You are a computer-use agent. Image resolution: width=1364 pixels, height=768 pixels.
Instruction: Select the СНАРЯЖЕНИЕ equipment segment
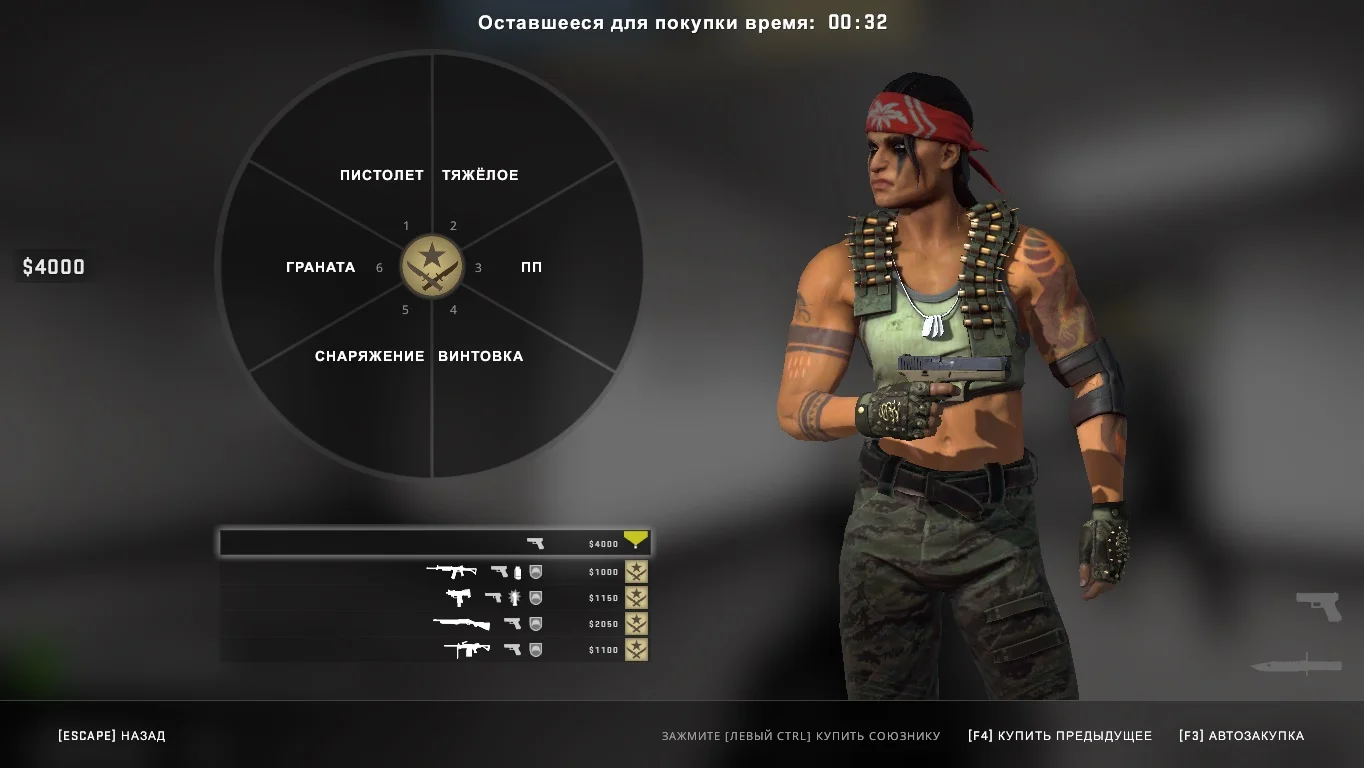point(369,356)
